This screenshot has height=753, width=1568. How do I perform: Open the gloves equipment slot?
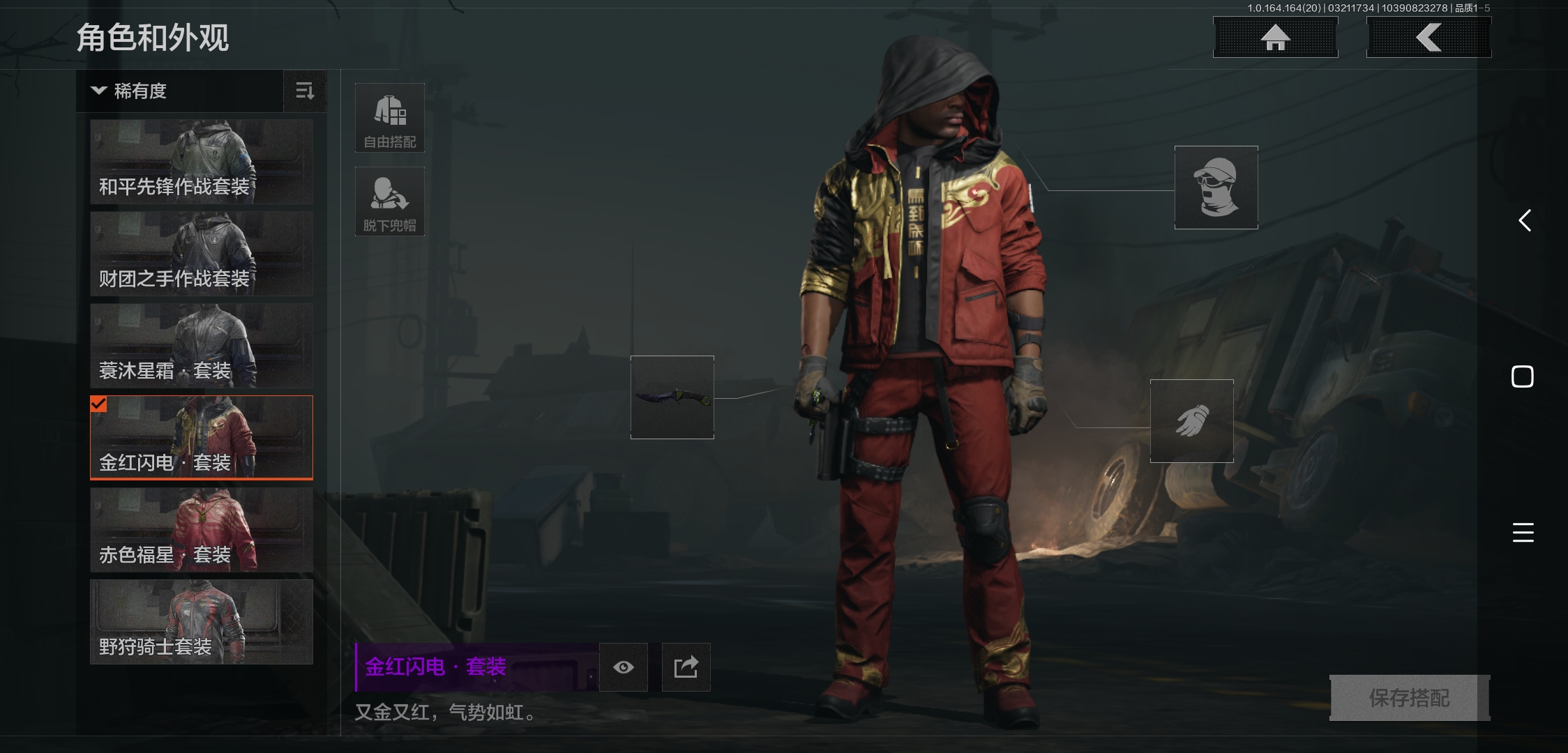tap(1191, 421)
